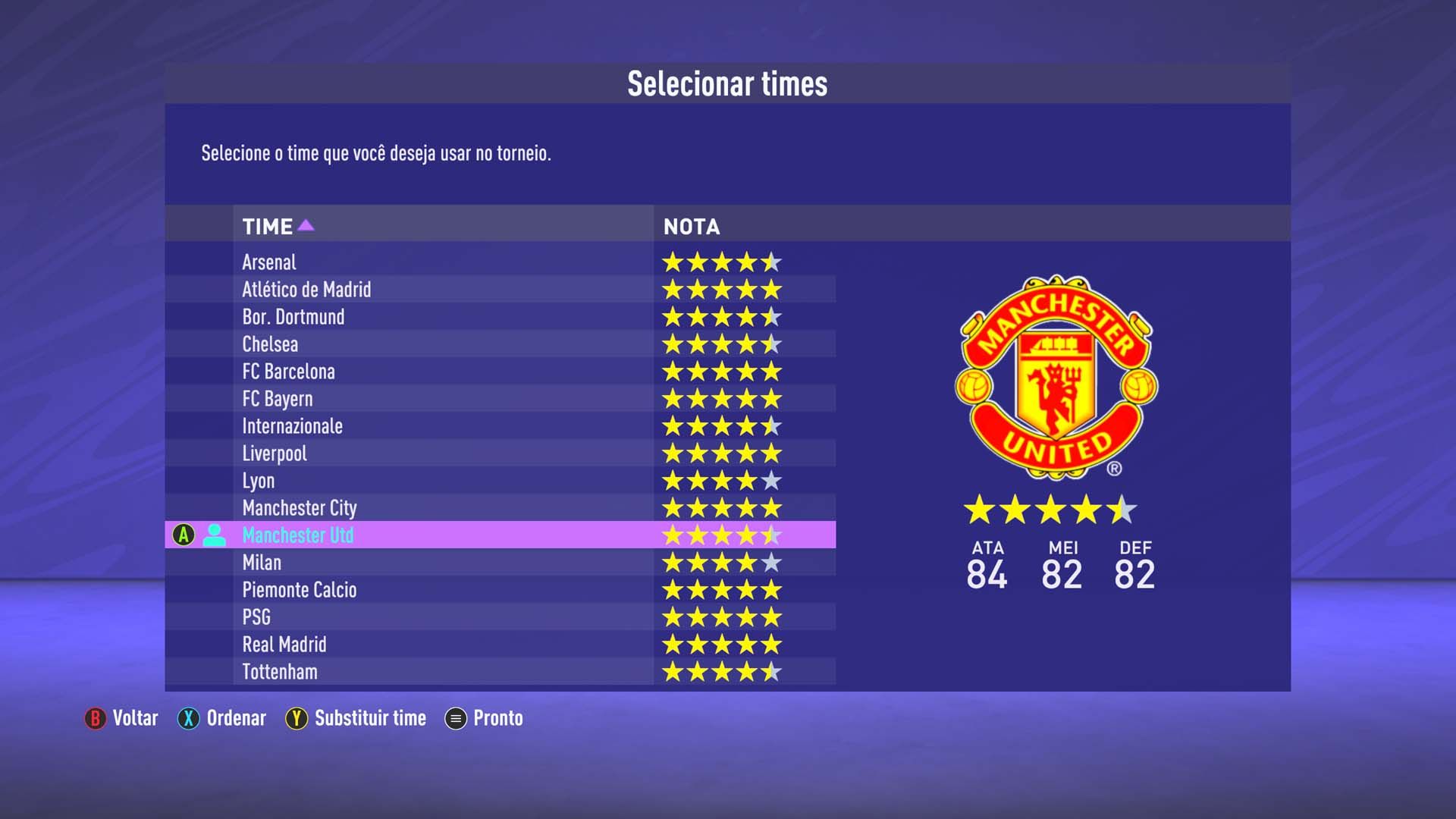Click Voltar to go back
The height and width of the screenshot is (819, 1456).
pyautogui.click(x=135, y=718)
